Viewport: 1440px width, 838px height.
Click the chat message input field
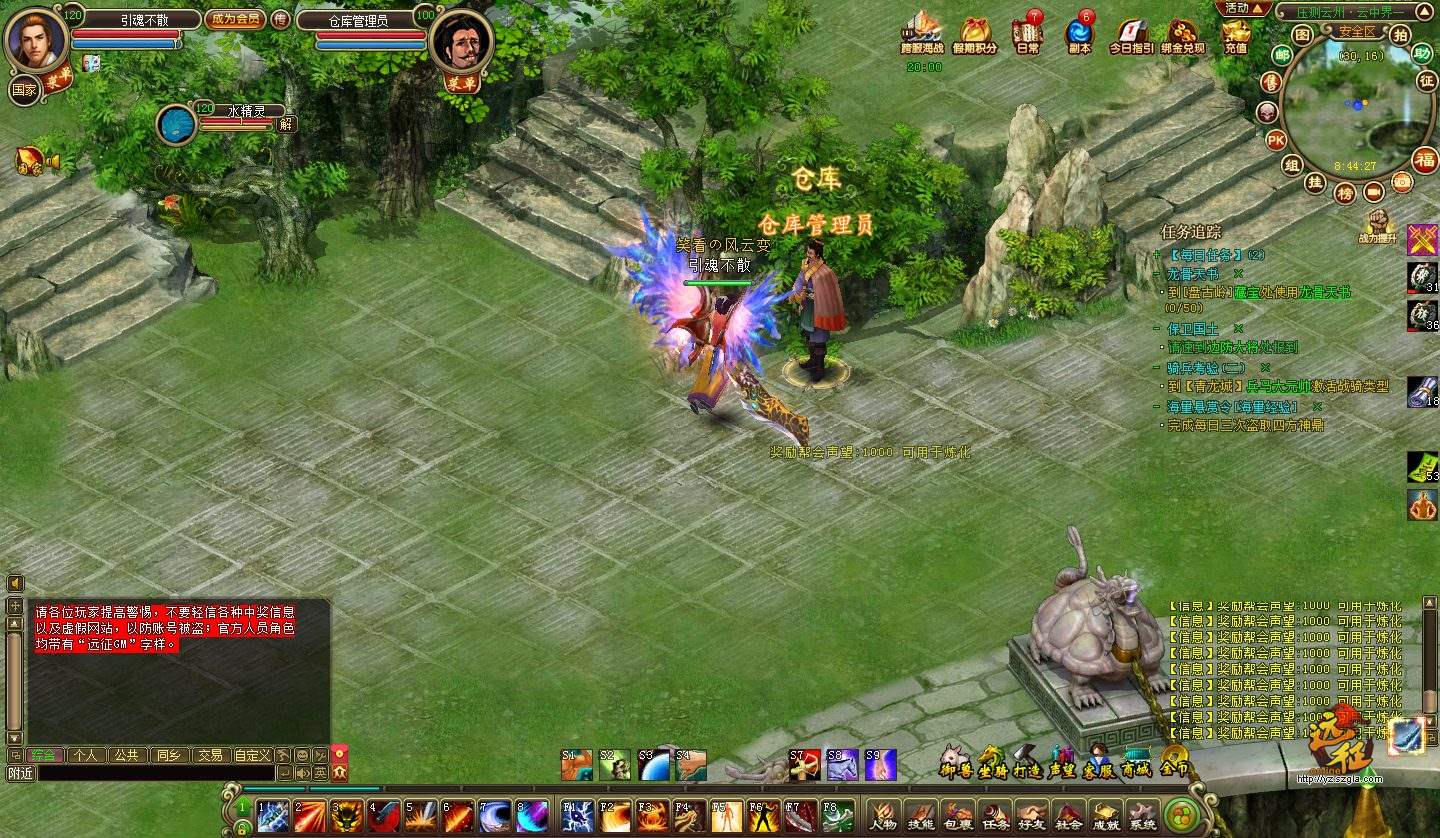(x=155, y=772)
